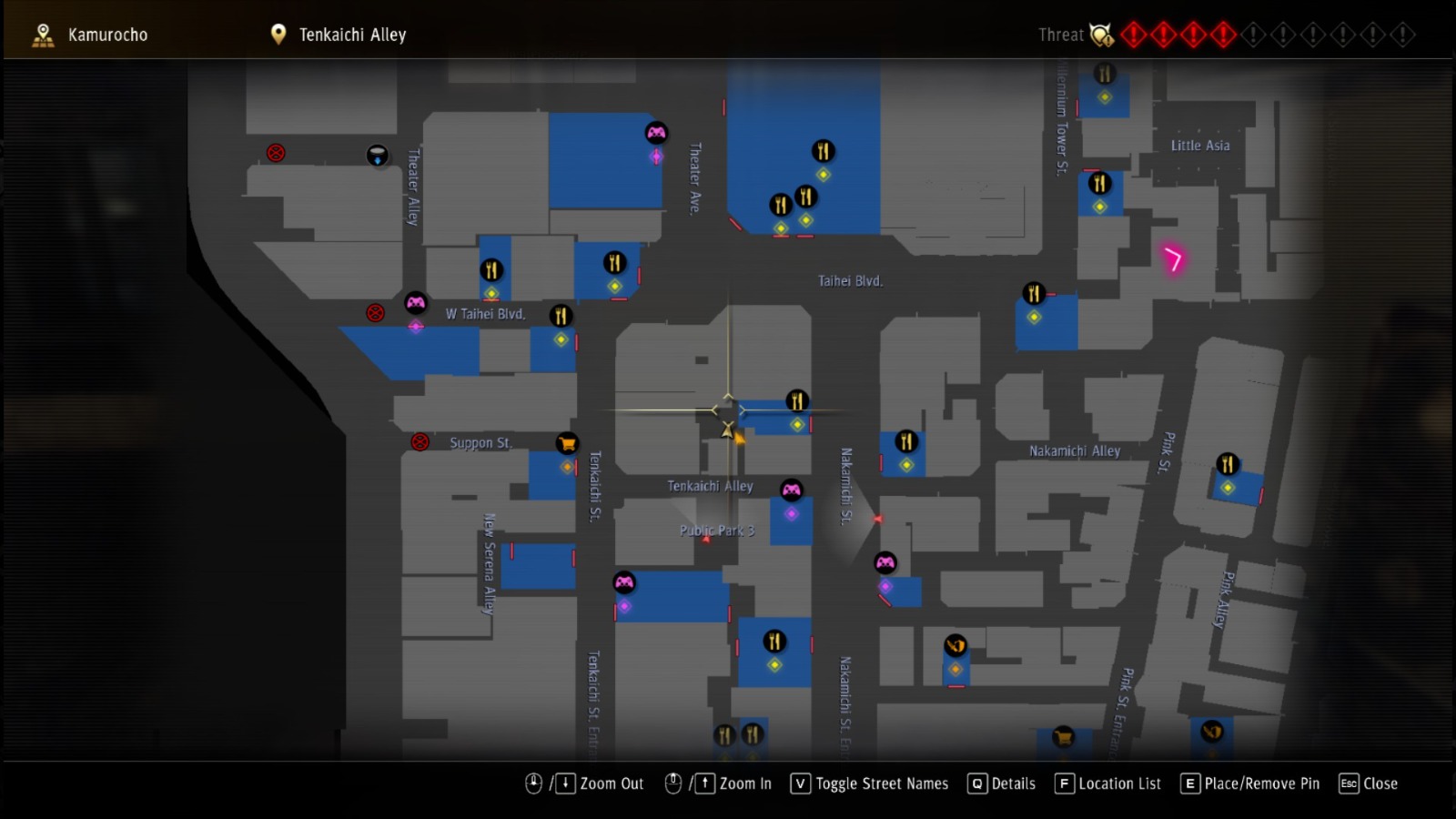Click the shopping cart shop icon on Suppon St
This screenshot has height=819, width=1456.
click(x=567, y=443)
